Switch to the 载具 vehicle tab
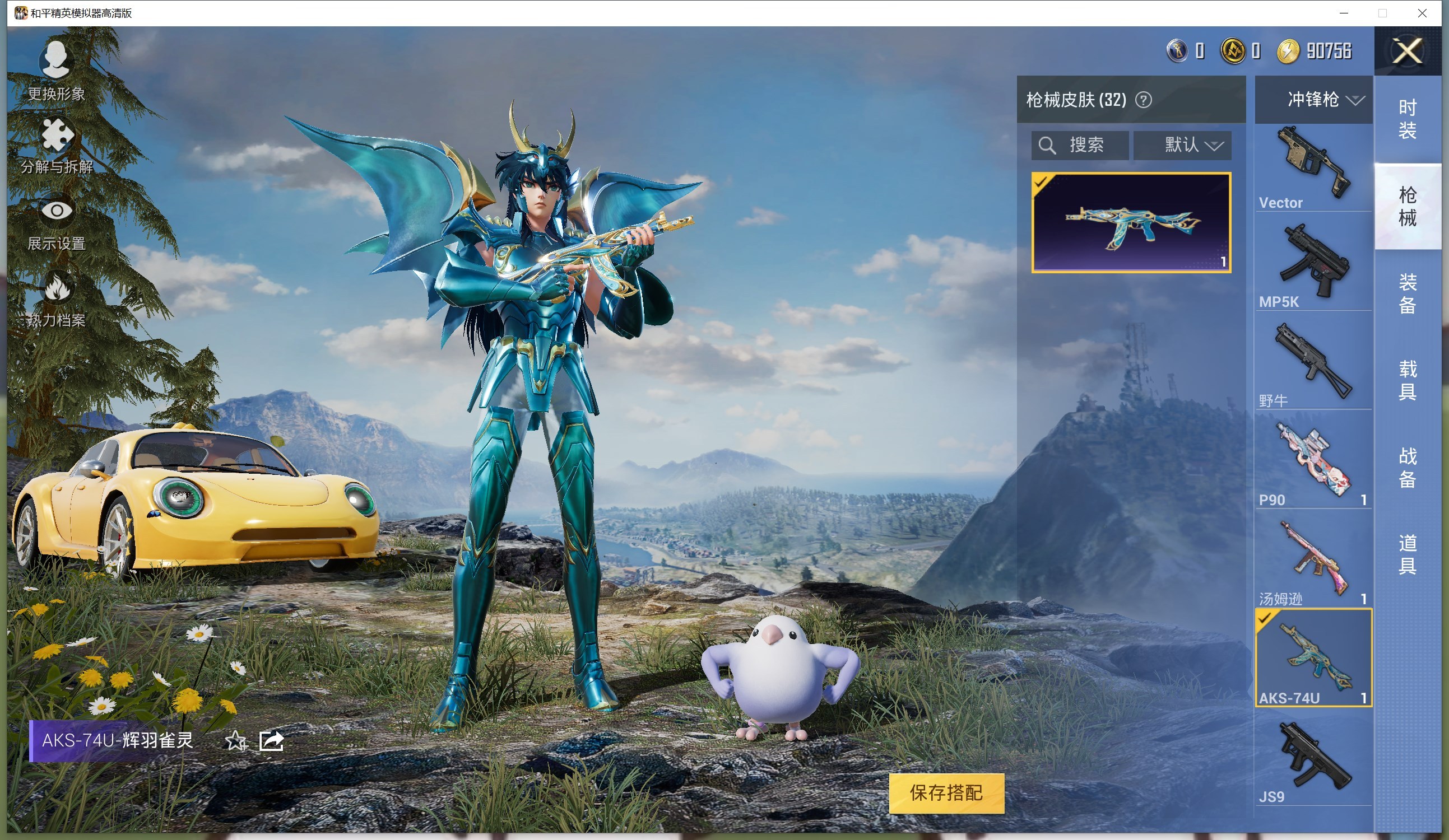This screenshot has height=840, width=1449. 1407,380
